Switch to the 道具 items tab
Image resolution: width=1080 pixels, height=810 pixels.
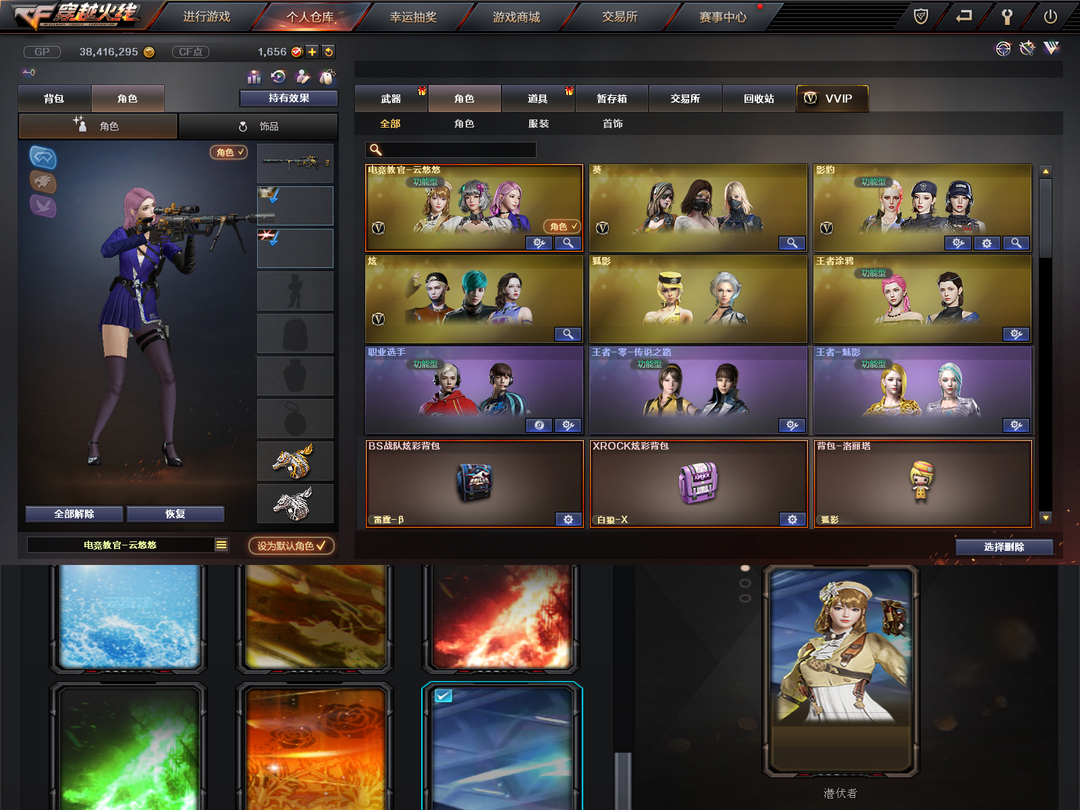(538, 99)
